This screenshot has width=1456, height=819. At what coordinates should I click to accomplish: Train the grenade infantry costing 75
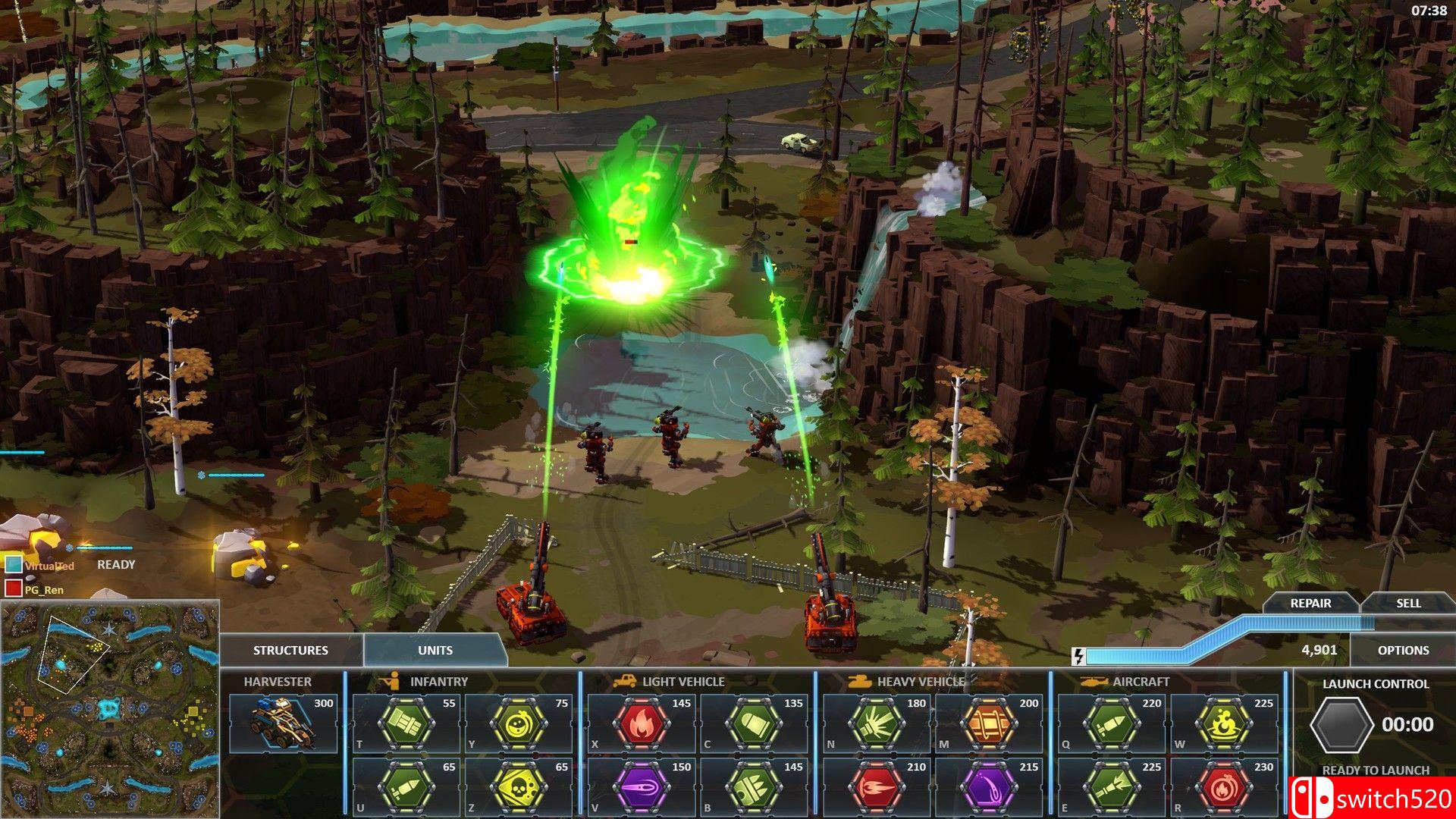pos(519,723)
